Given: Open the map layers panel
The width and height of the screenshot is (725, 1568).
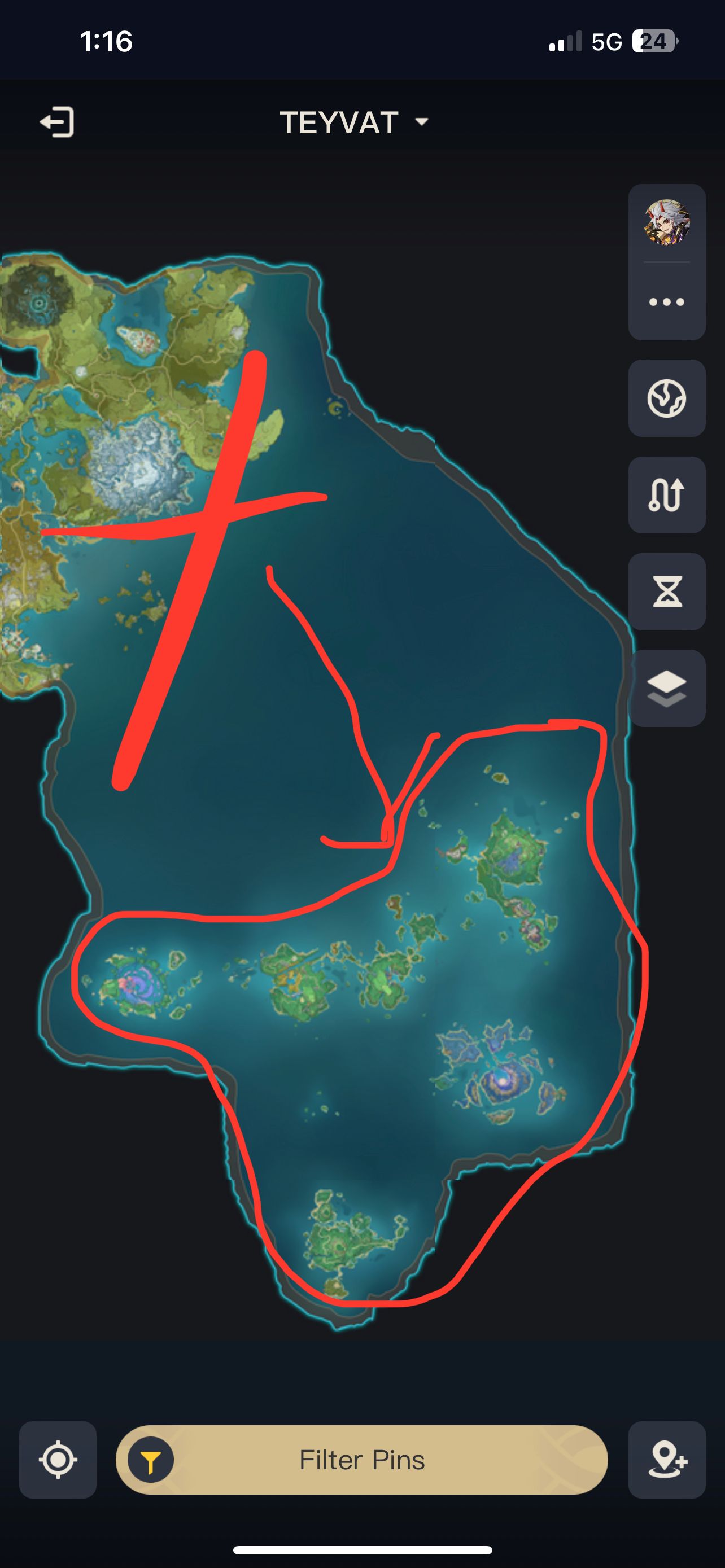Looking at the screenshot, I should [x=667, y=688].
